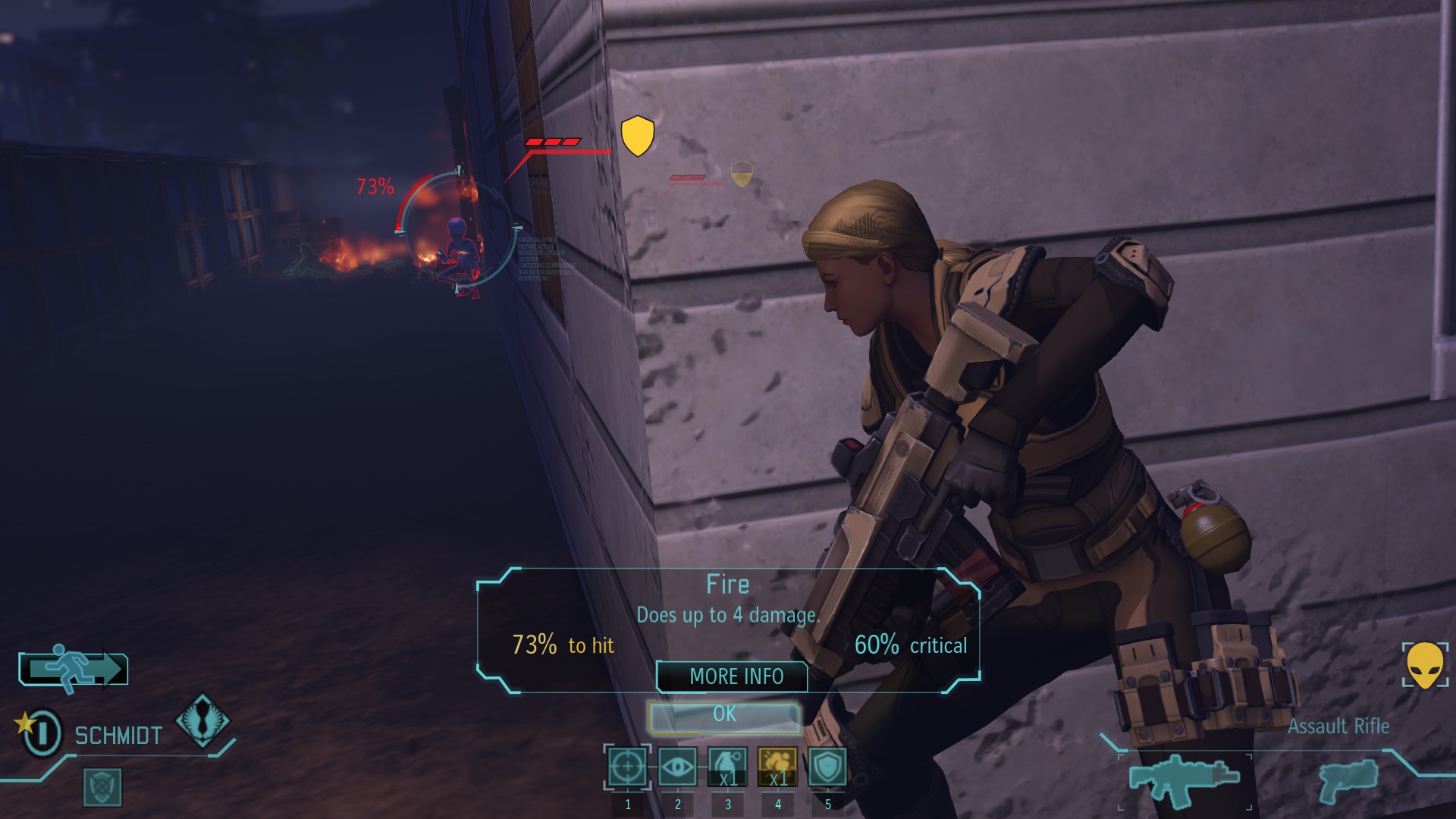Choose the frag grenade ability
Viewport: 1456px width, 819px height.
(x=727, y=767)
